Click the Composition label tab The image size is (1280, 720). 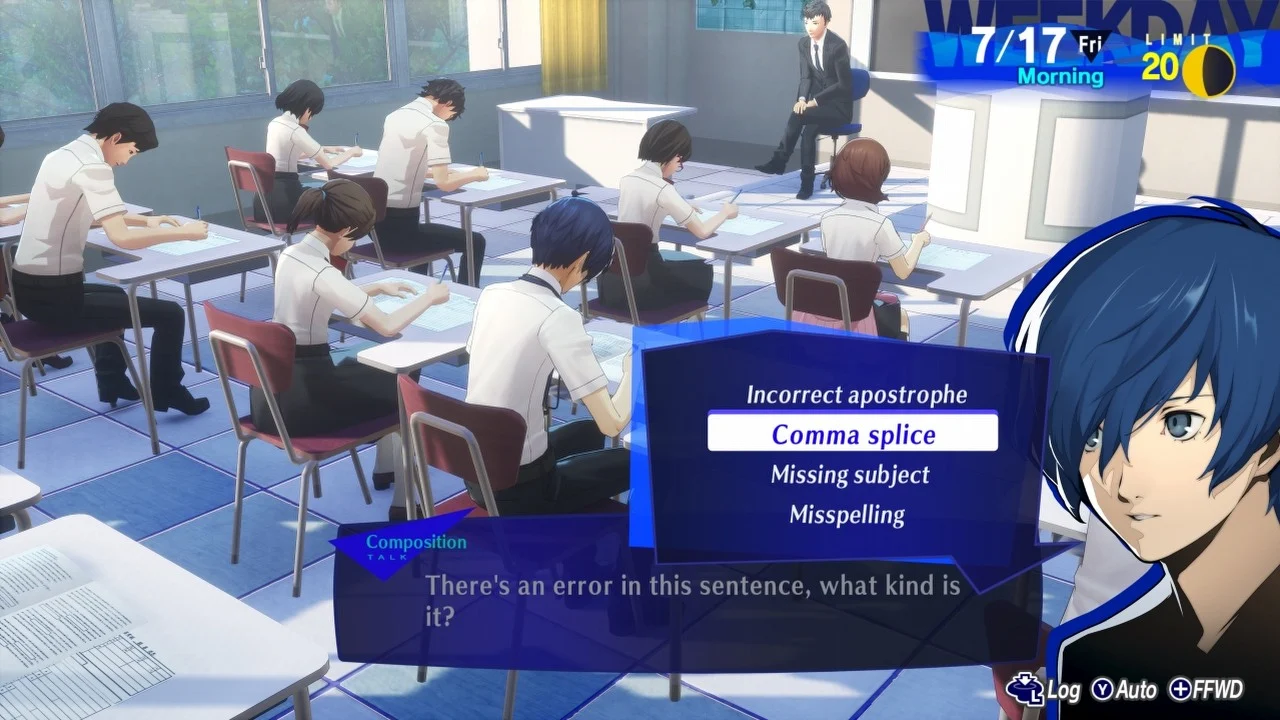click(415, 541)
